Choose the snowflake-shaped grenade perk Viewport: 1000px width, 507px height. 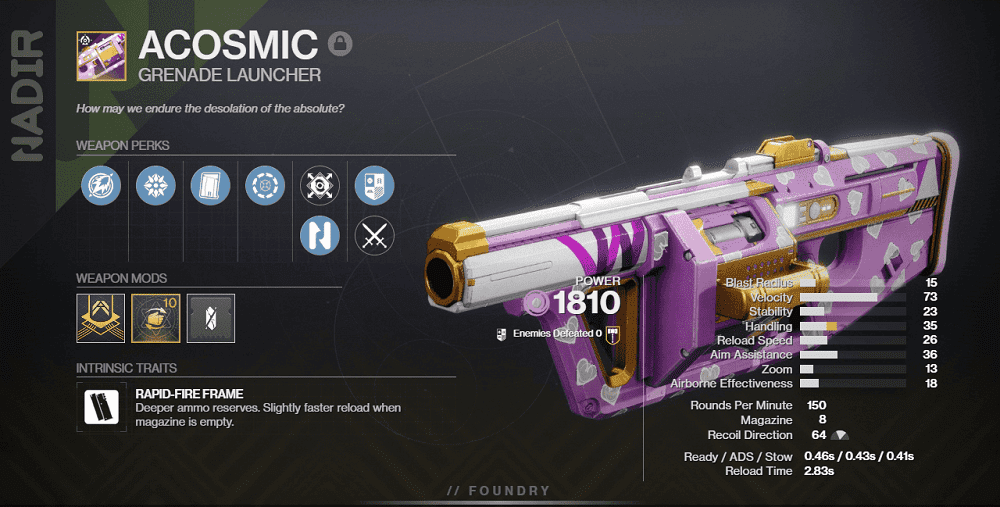click(156, 184)
